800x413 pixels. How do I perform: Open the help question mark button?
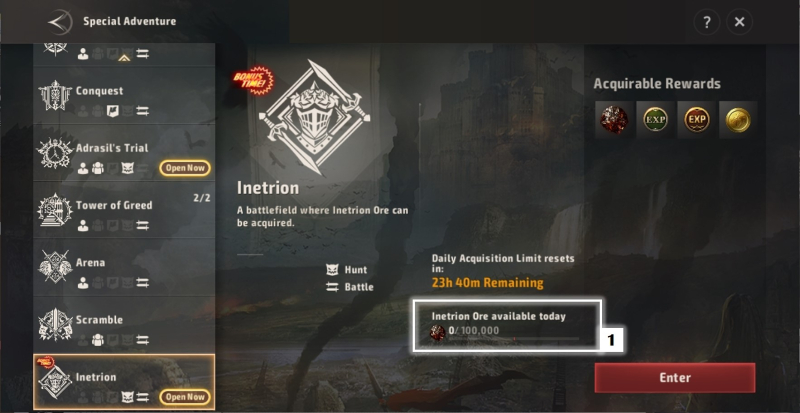pos(706,22)
